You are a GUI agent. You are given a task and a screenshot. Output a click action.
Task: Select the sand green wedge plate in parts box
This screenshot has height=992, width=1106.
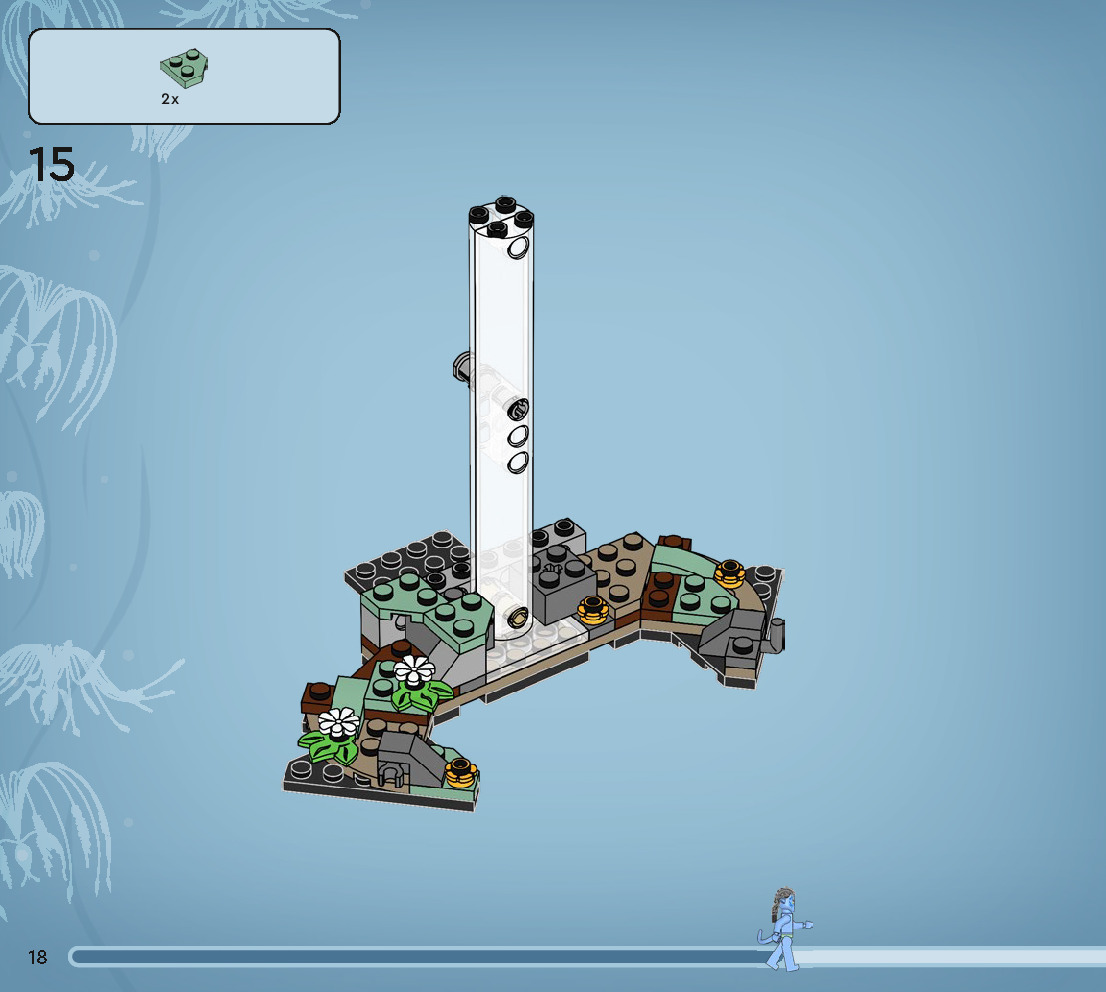[x=184, y=68]
